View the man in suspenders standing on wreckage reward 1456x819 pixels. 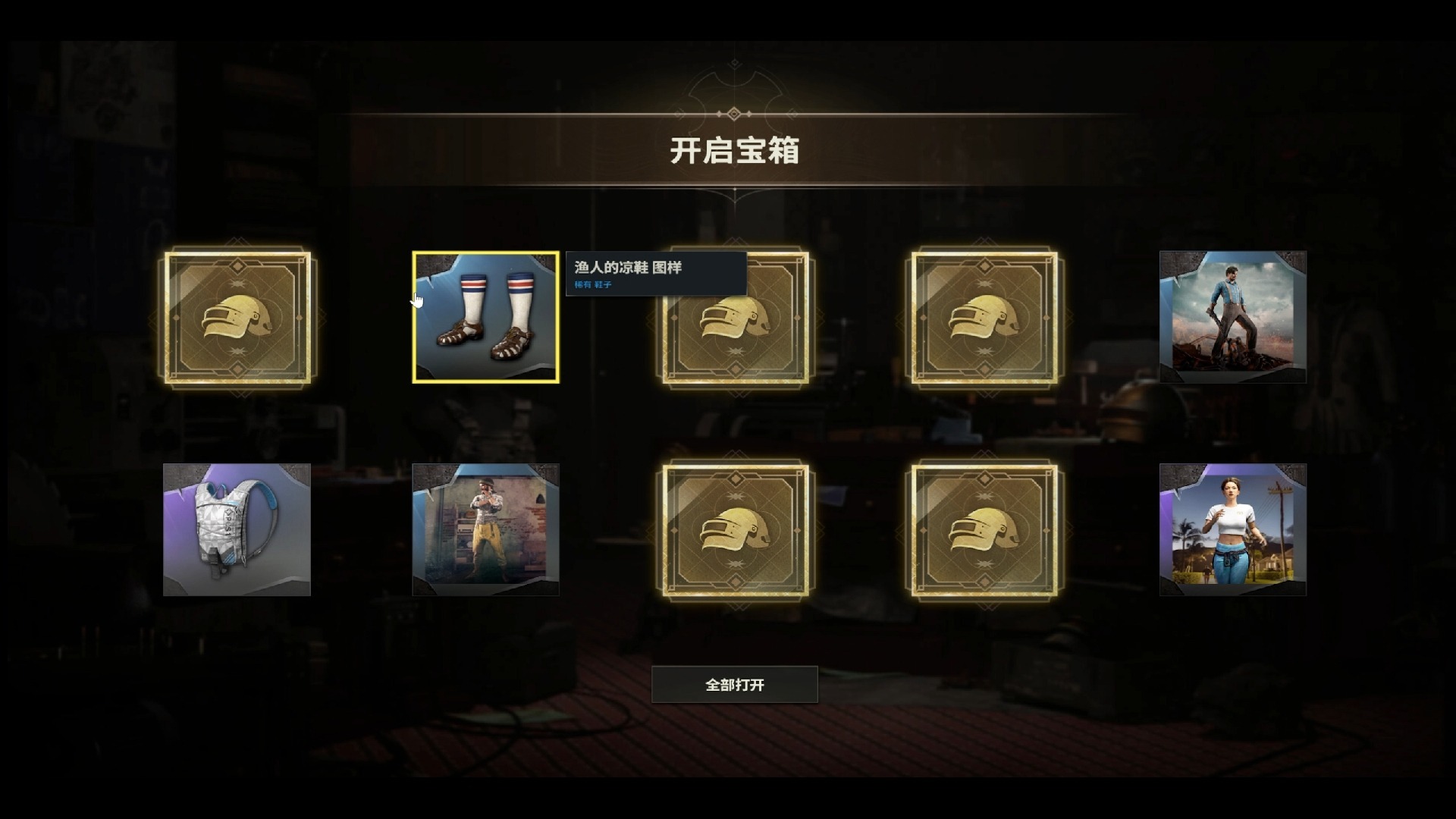coord(1233,318)
